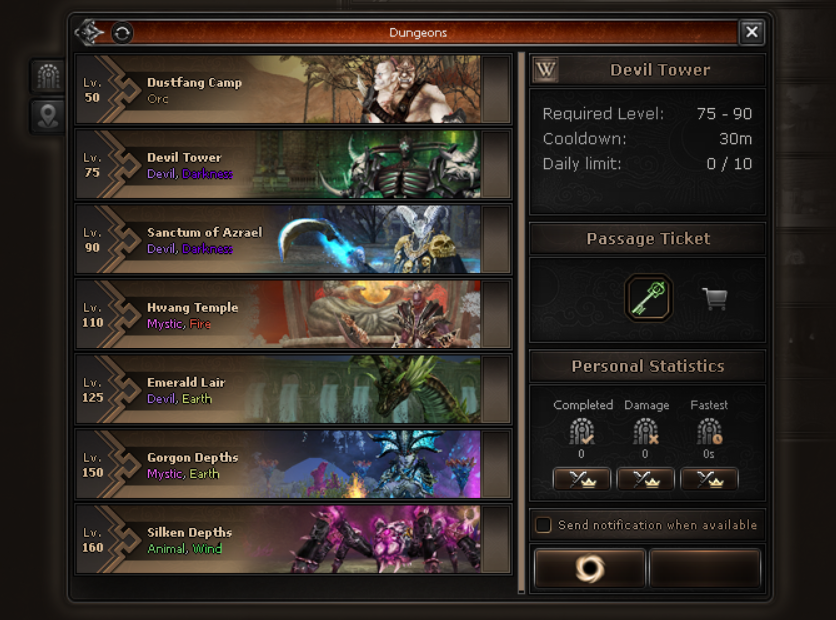
Task: Select the Hwang Temple dungeon
Action: point(280,314)
